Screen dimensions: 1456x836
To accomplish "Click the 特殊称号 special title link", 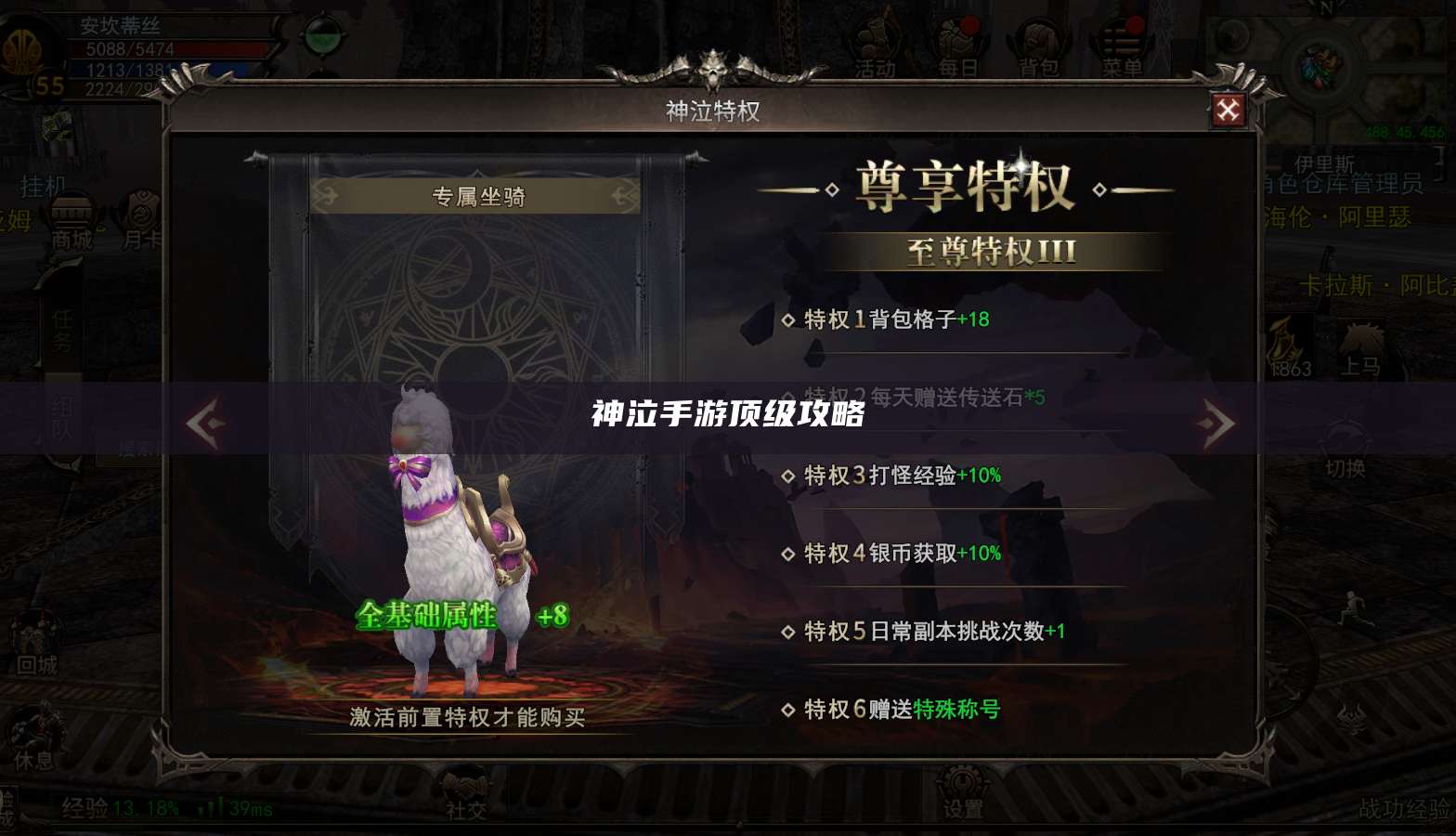I will (956, 708).
